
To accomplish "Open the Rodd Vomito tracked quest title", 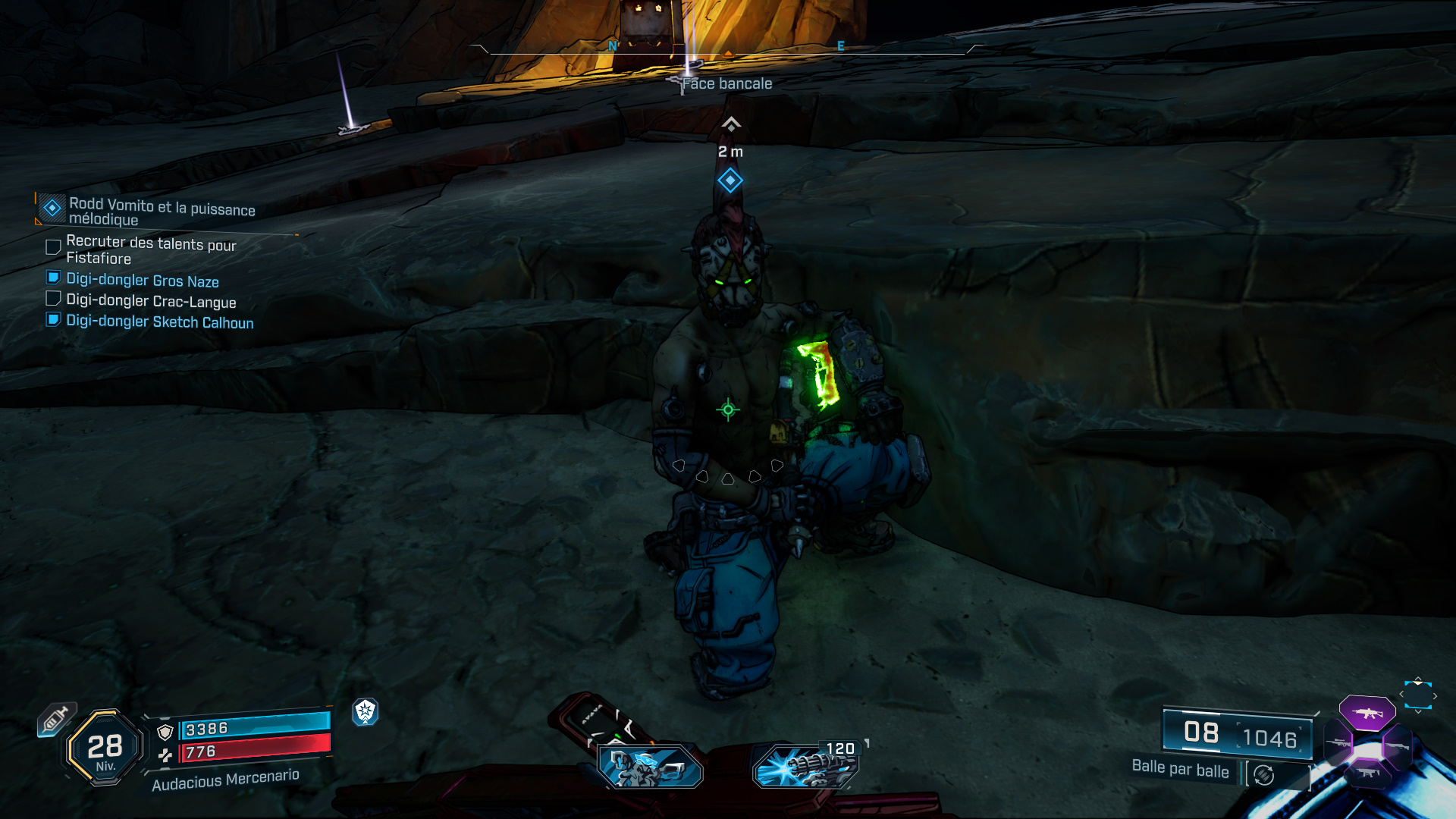I will [162, 212].
